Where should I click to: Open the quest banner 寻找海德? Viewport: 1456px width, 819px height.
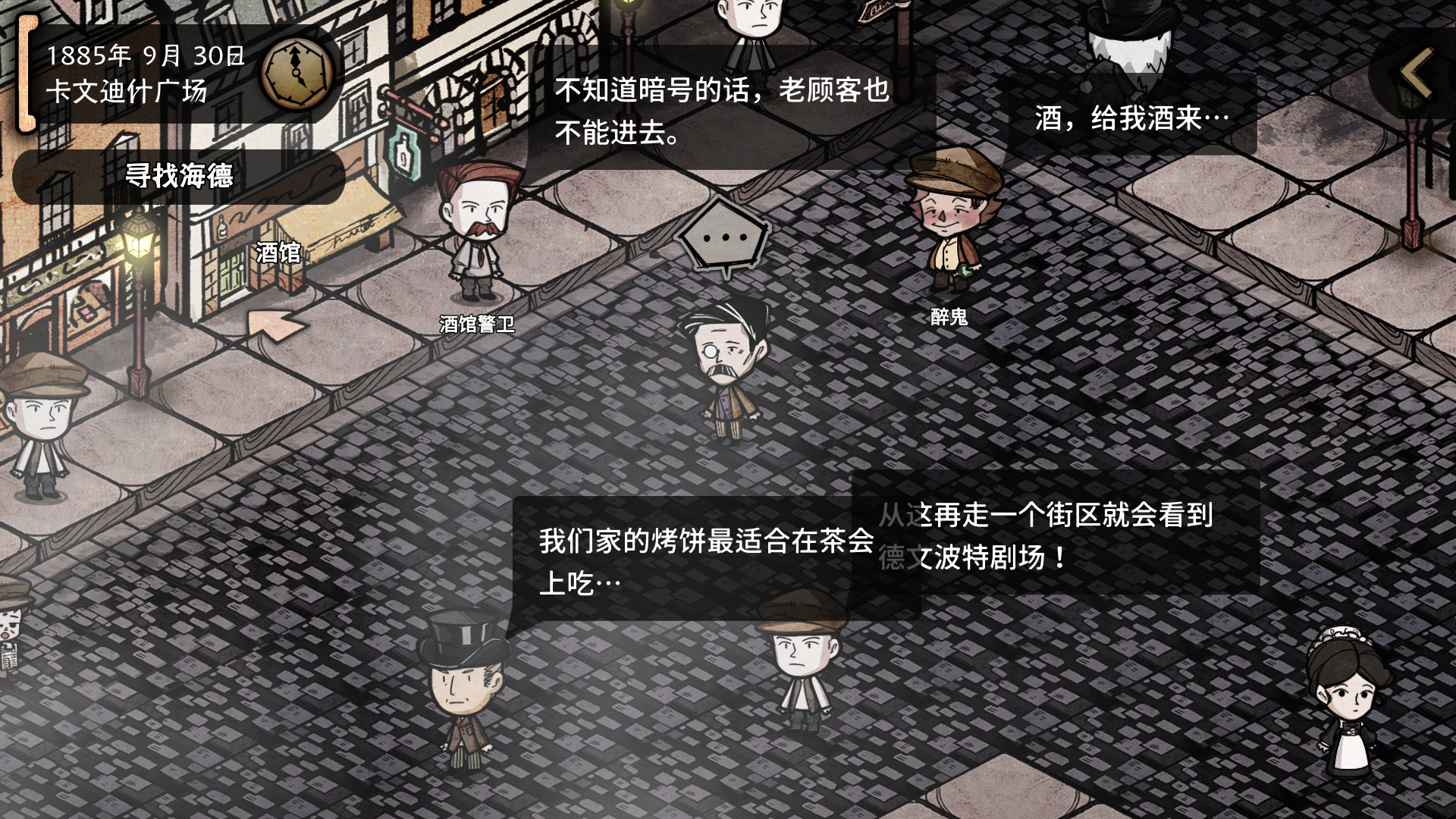pyautogui.click(x=180, y=174)
